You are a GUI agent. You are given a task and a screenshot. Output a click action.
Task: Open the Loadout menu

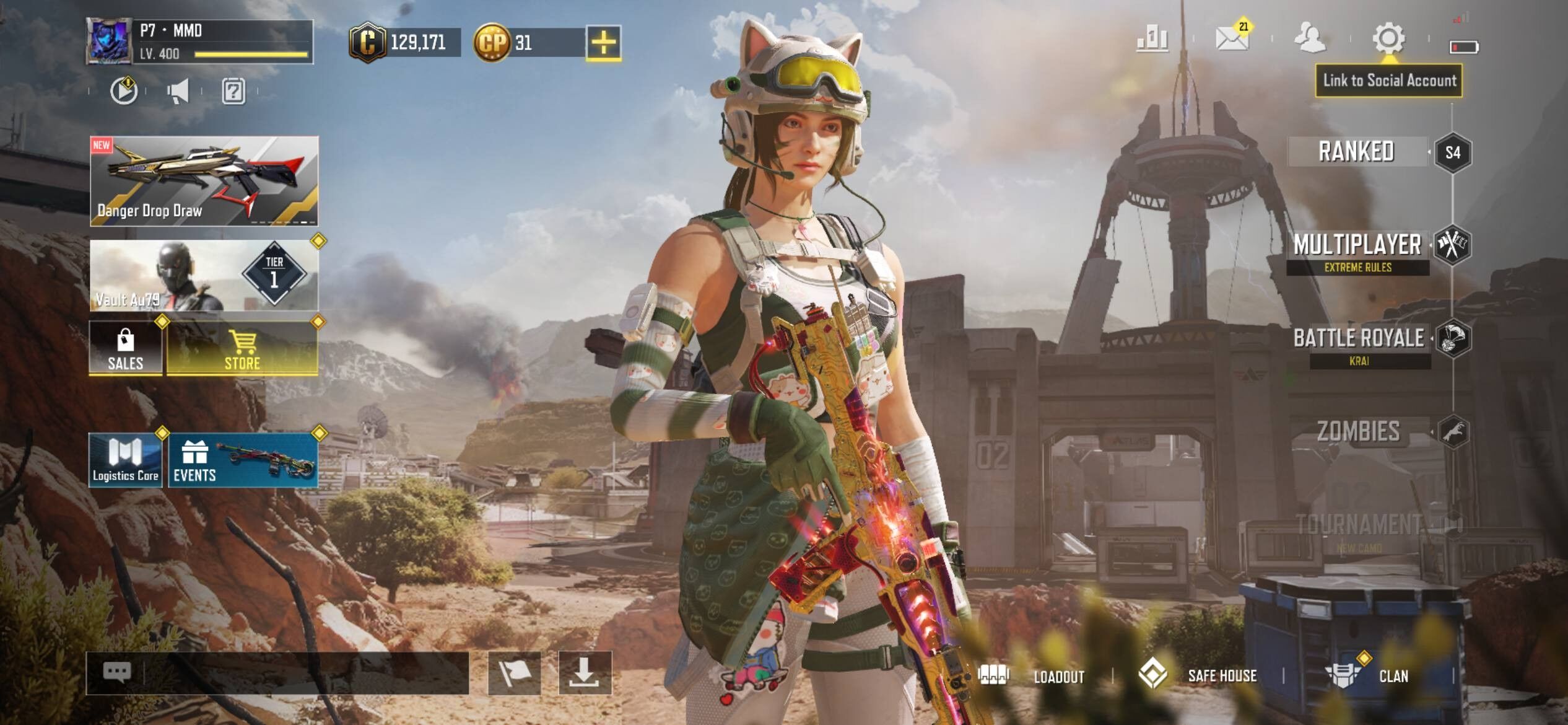click(x=1032, y=676)
